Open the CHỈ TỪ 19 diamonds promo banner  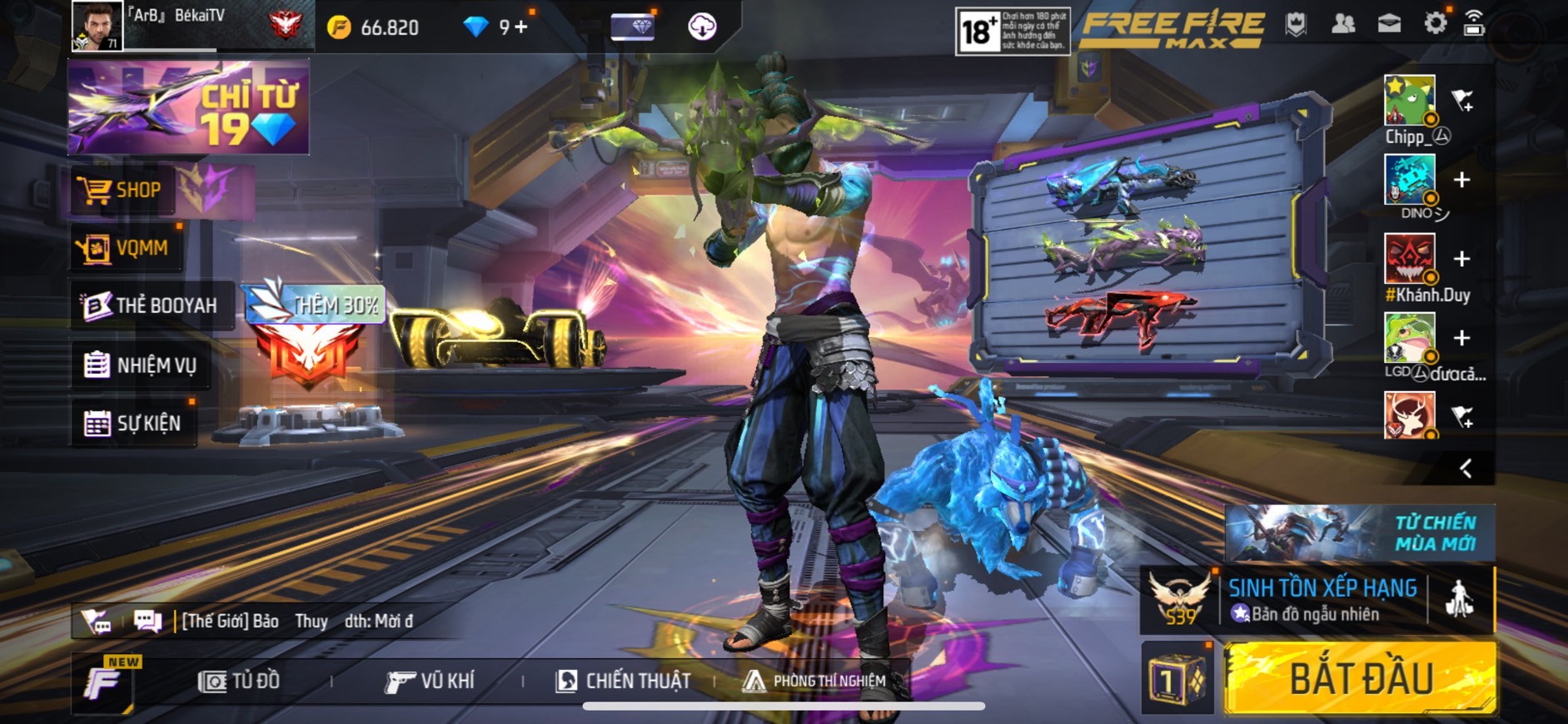(x=188, y=108)
